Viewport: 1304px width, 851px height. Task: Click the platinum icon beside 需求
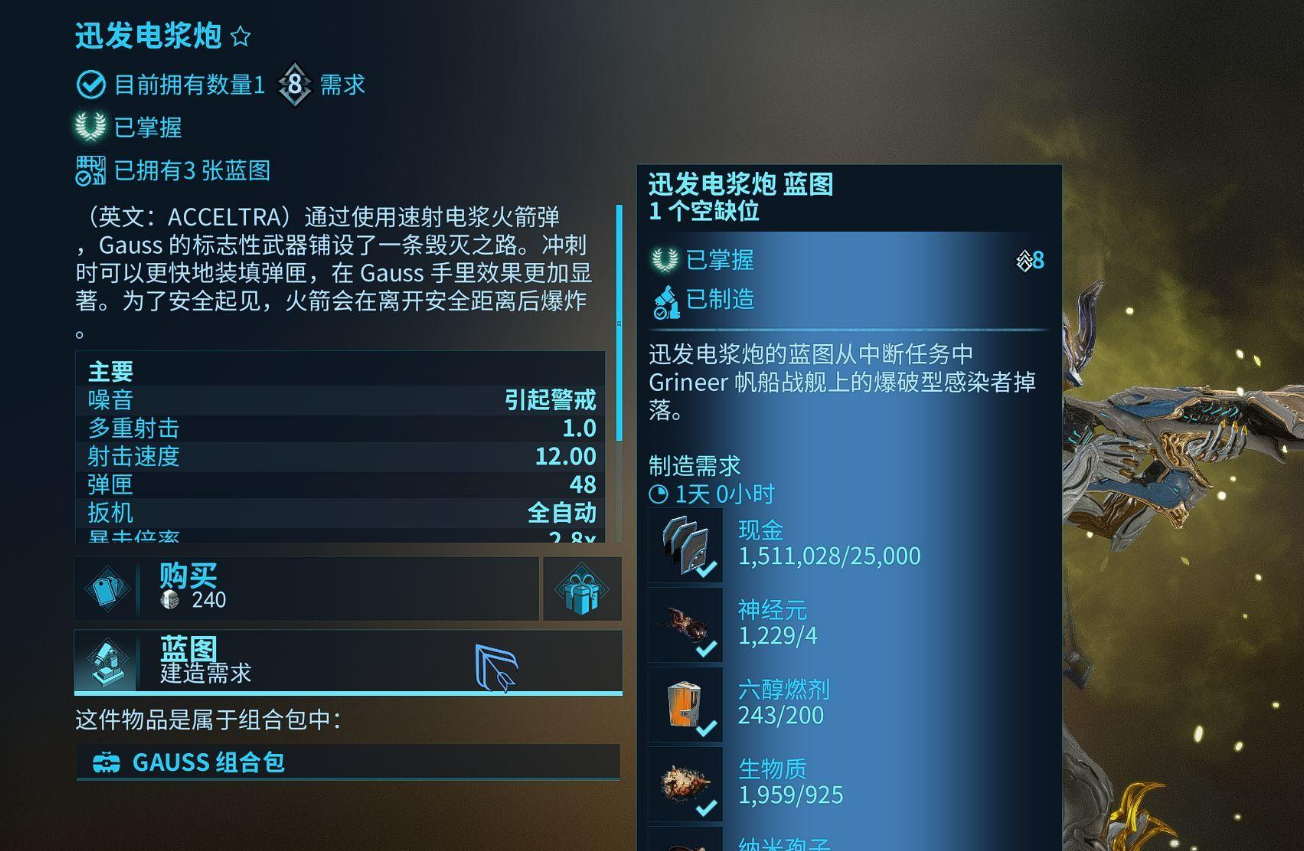click(x=294, y=85)
